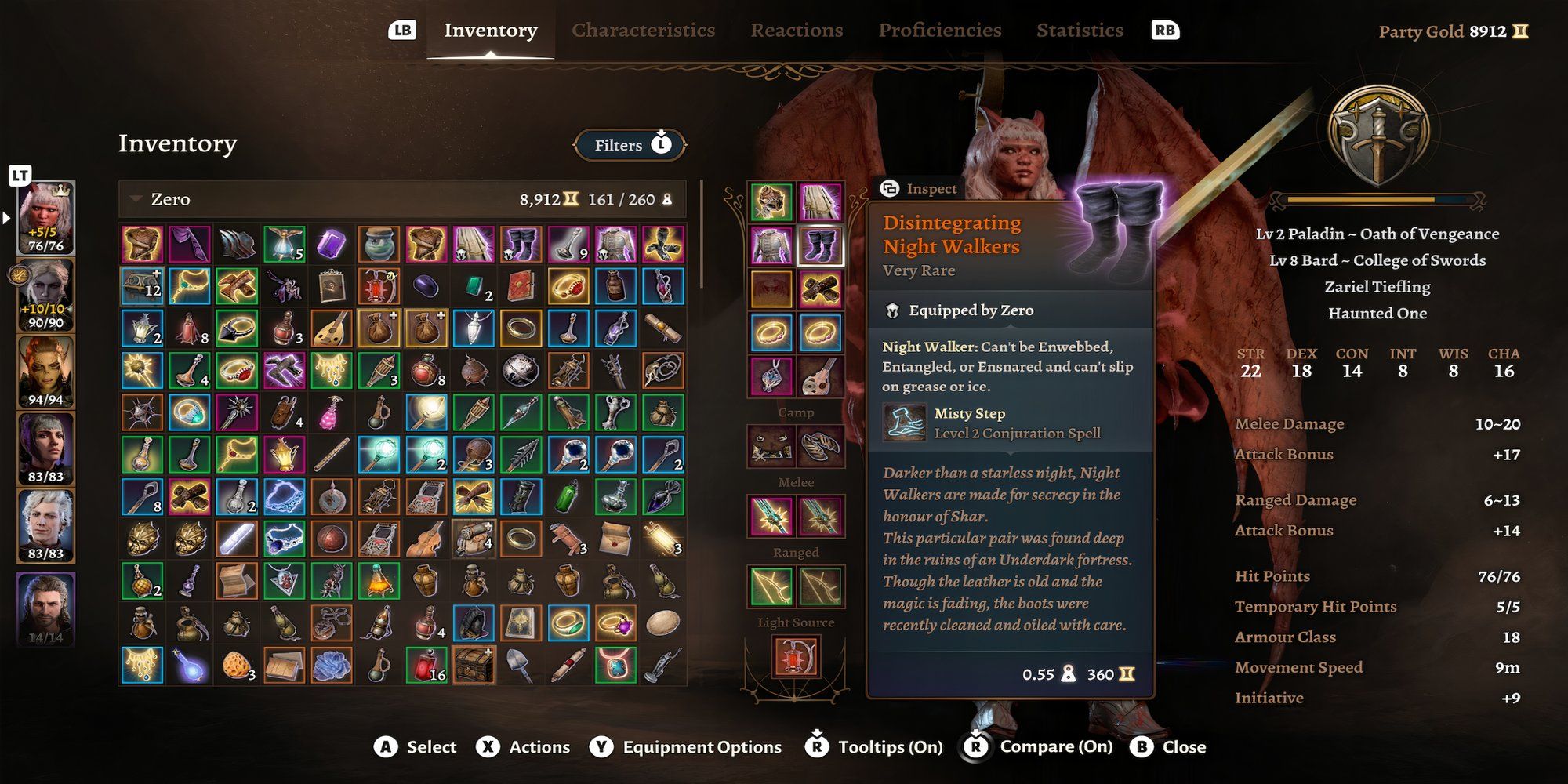Screen dimensions: 1568x784
Task: Pick the red book in the inventory
Action: coord(521,287)
